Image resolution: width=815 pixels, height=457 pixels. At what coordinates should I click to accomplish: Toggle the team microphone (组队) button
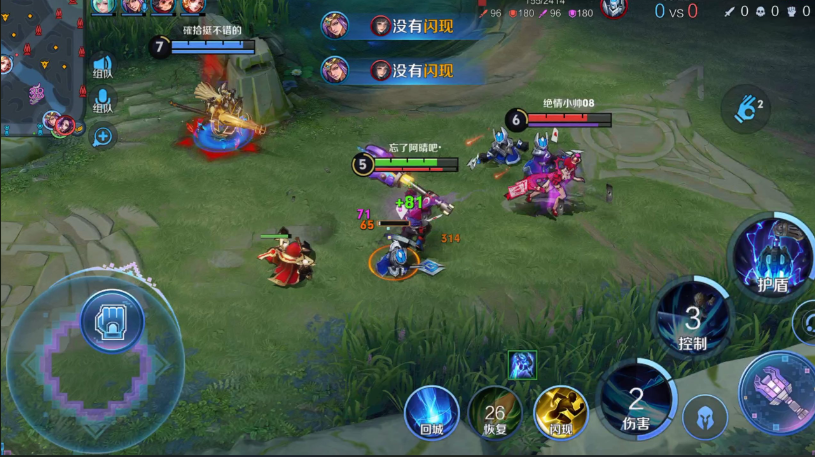(102, 101)
